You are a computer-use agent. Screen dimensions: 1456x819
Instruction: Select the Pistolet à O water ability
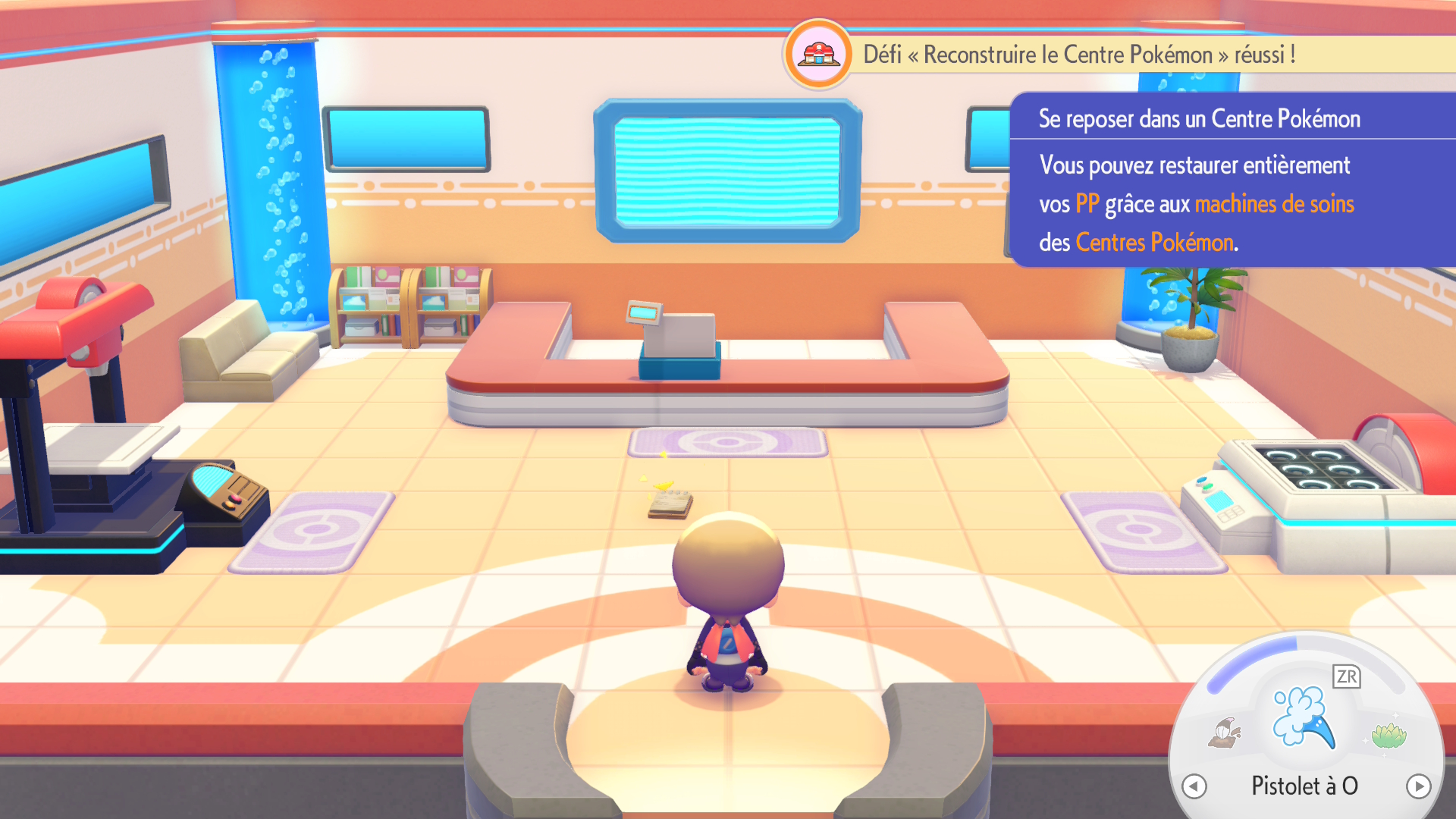(1303, 717)
